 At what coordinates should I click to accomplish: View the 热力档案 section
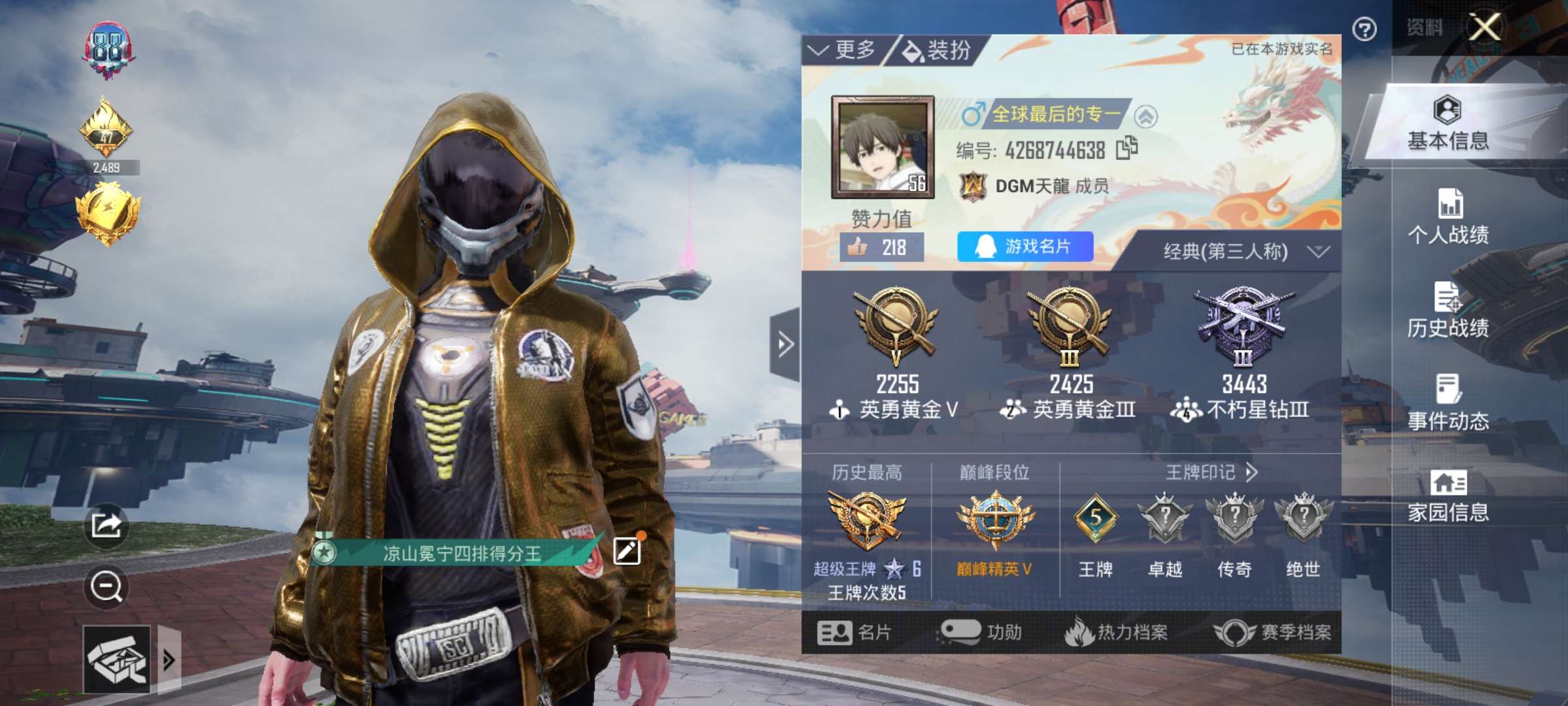click(x=1116, y=632)
